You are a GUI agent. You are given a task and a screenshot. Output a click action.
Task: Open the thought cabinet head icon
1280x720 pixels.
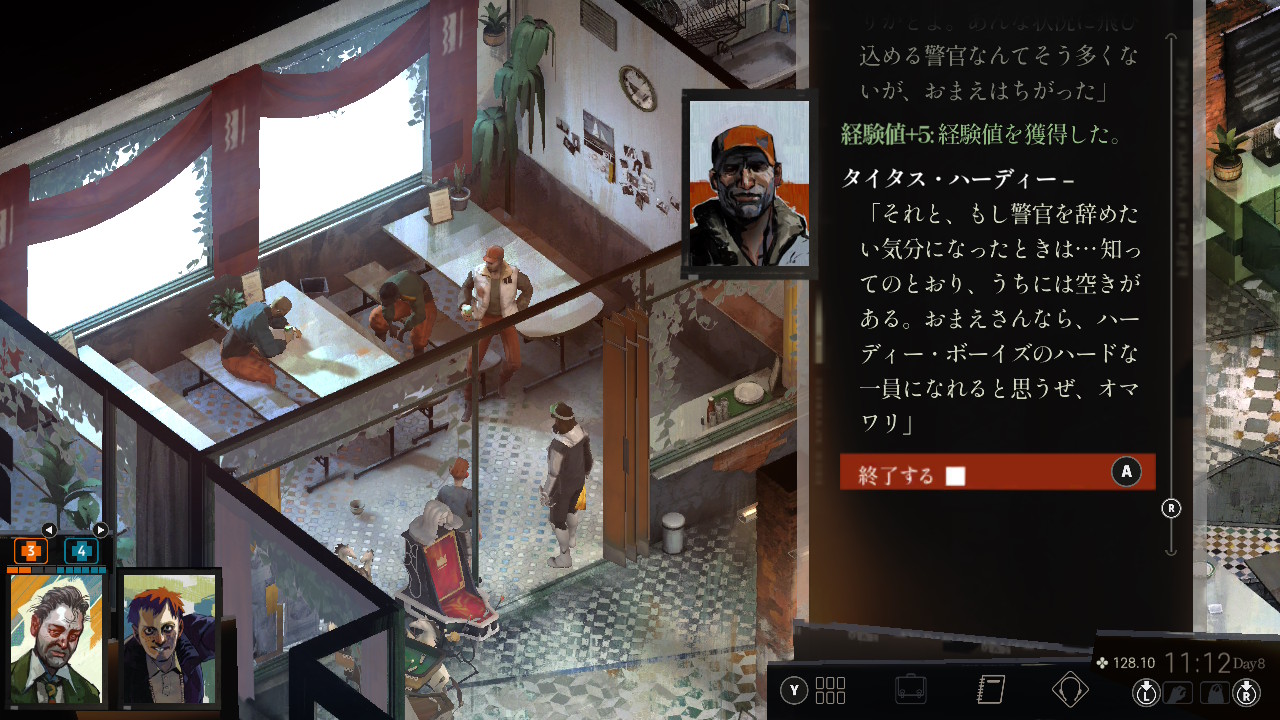point(1070,690)
